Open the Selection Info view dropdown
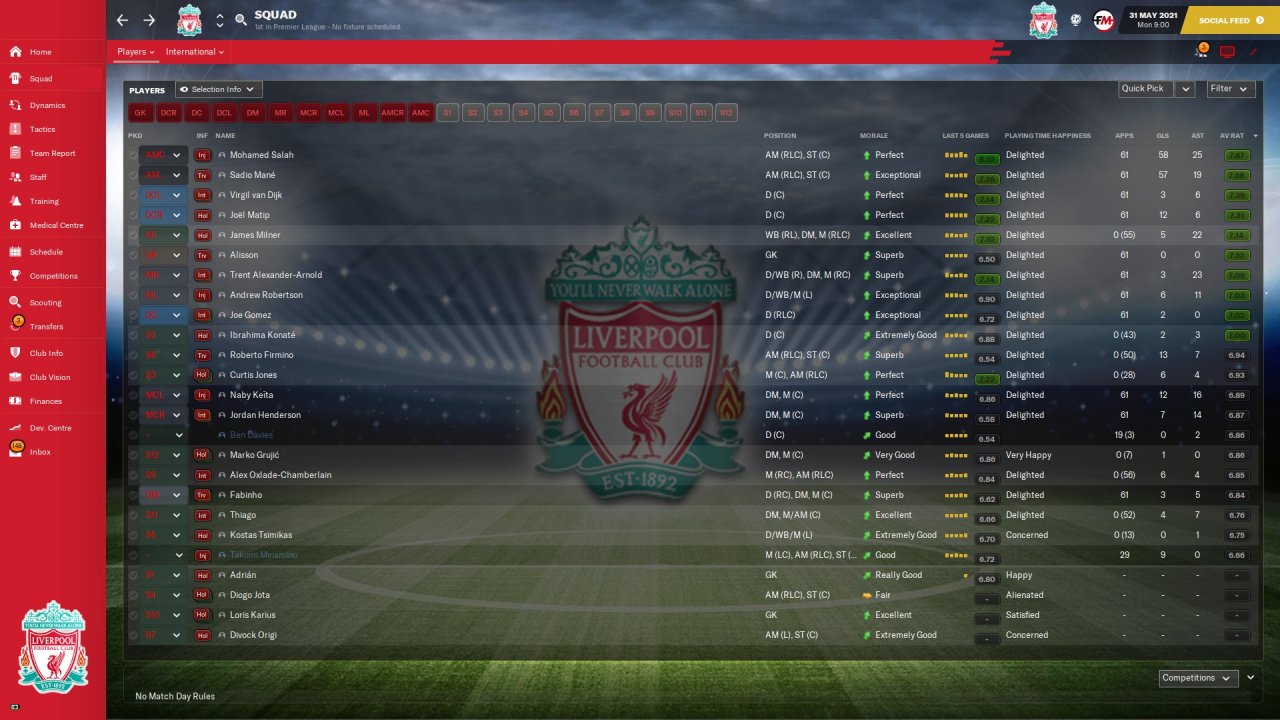 pyautogui.click(x=219, y=90)
